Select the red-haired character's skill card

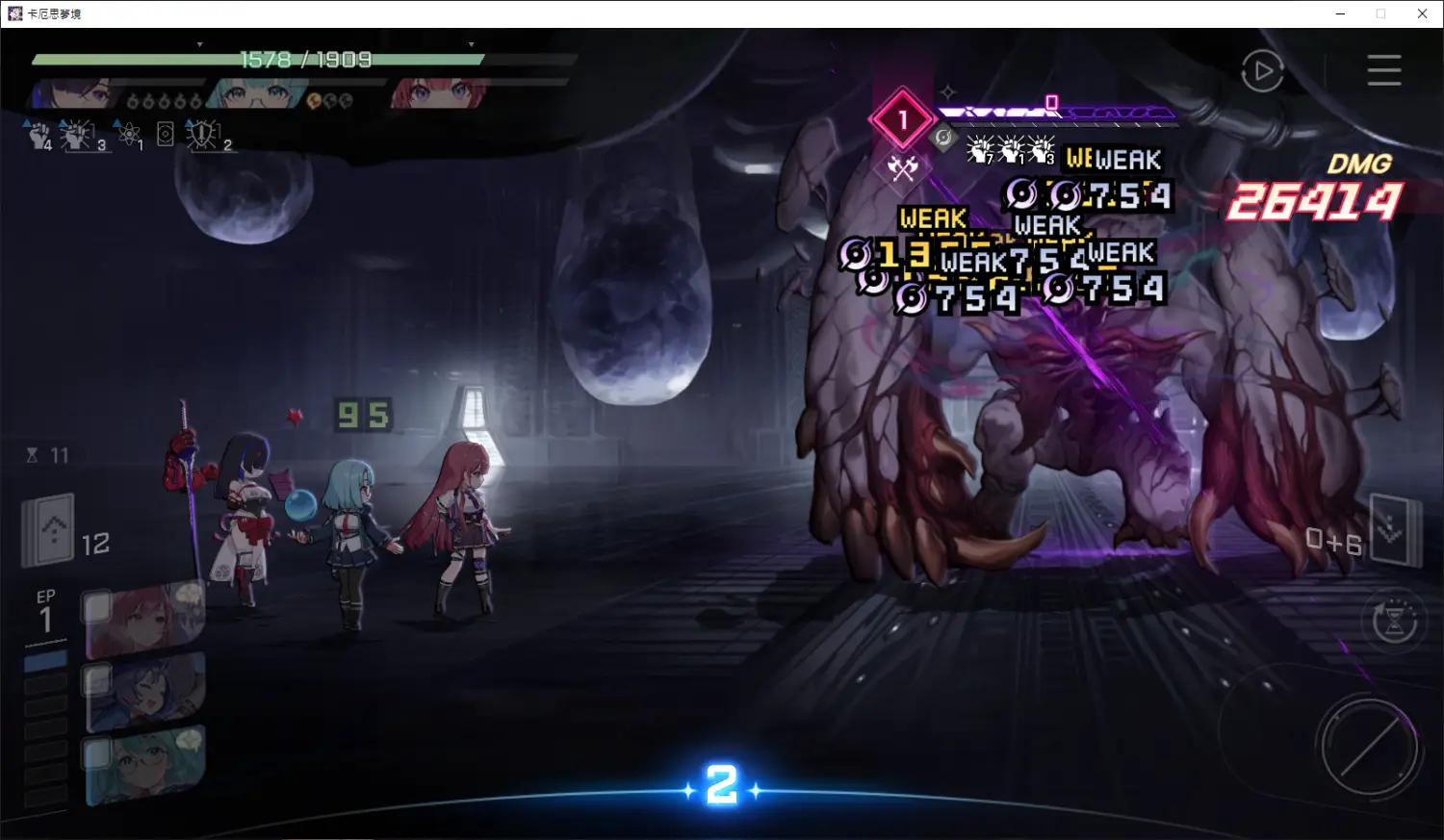point(145,619)
